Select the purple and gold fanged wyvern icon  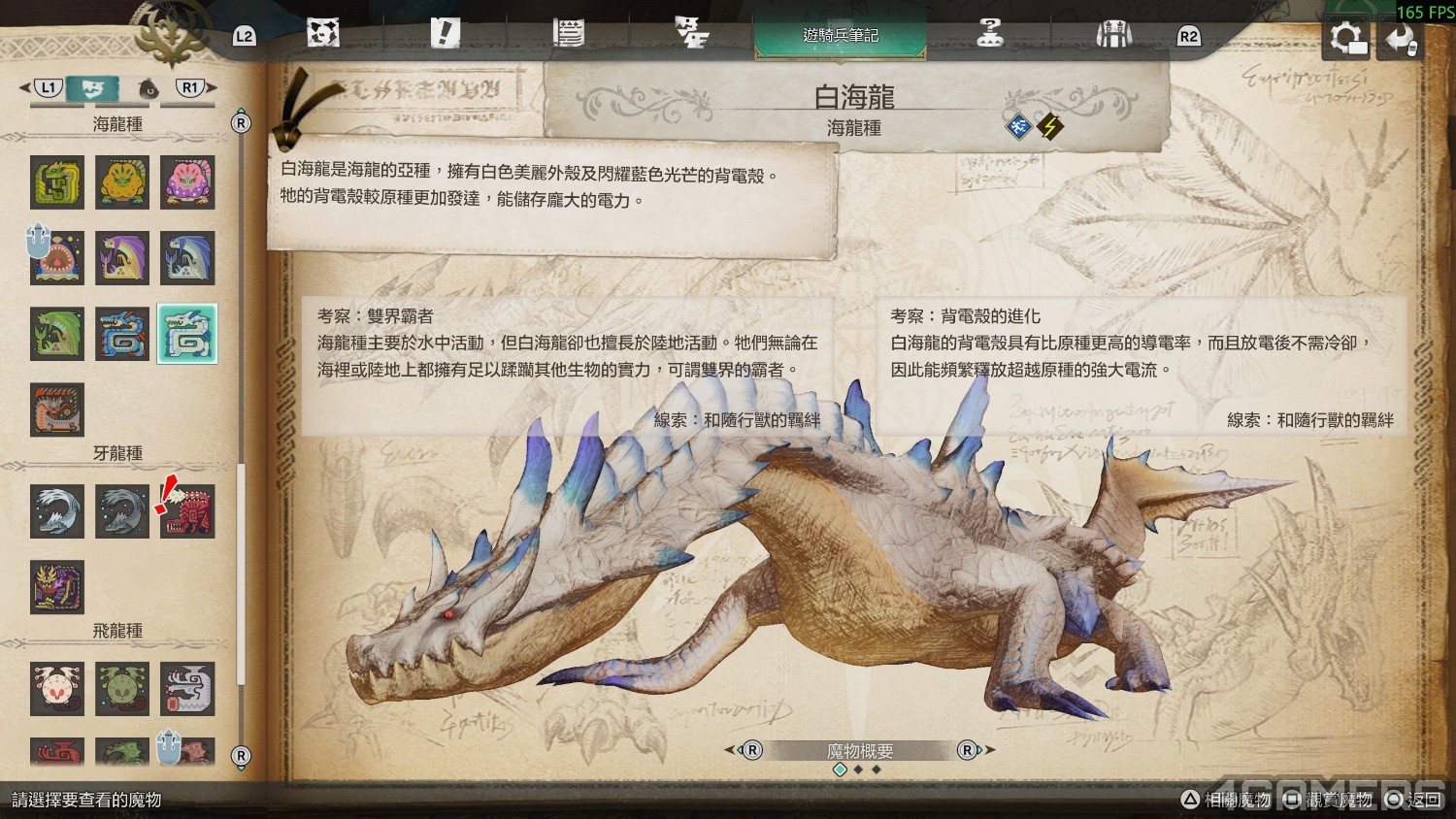click(56, 587)
